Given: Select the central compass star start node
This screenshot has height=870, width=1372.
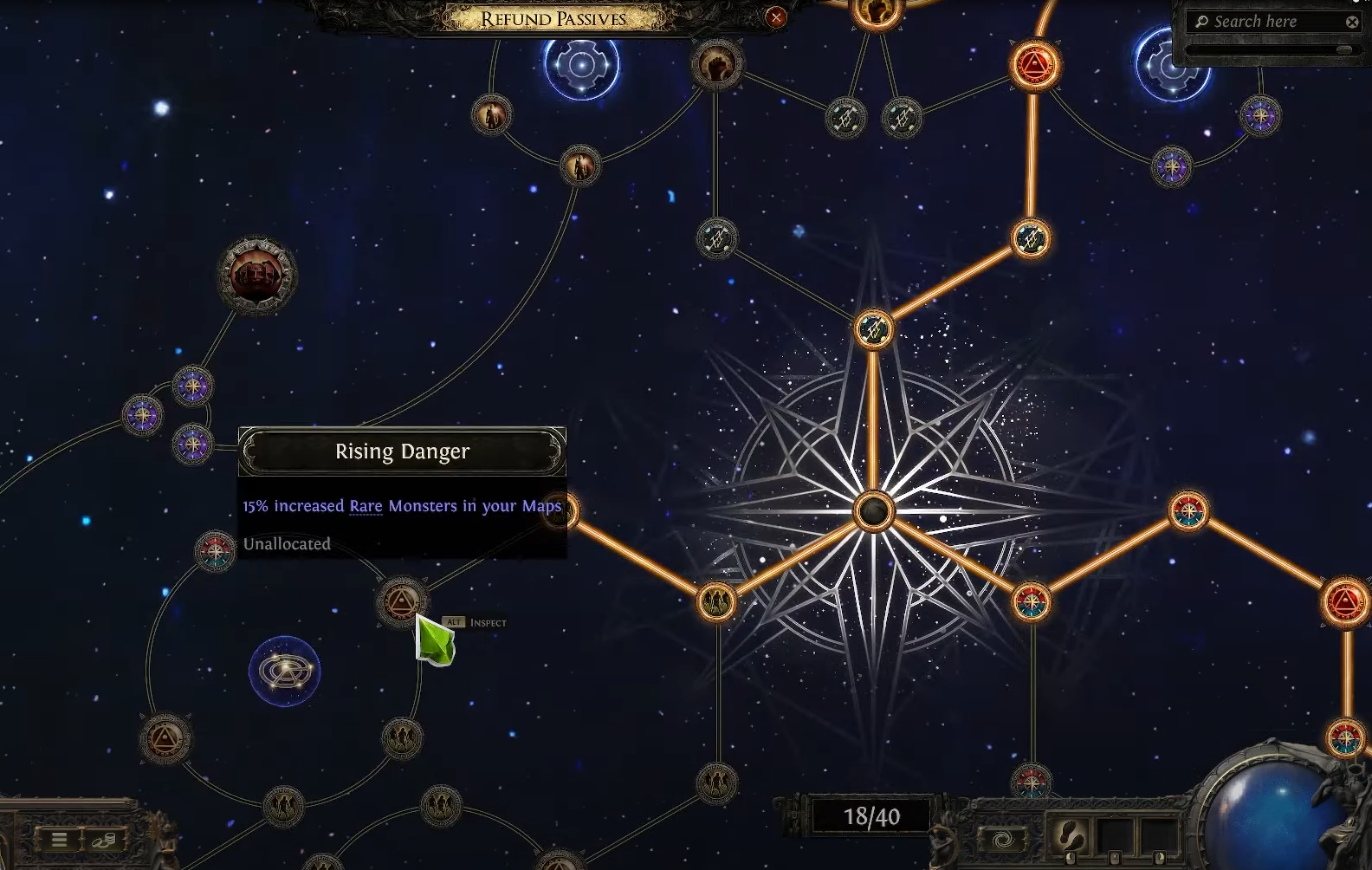Looking at the screenshot, I should [873, 511].
